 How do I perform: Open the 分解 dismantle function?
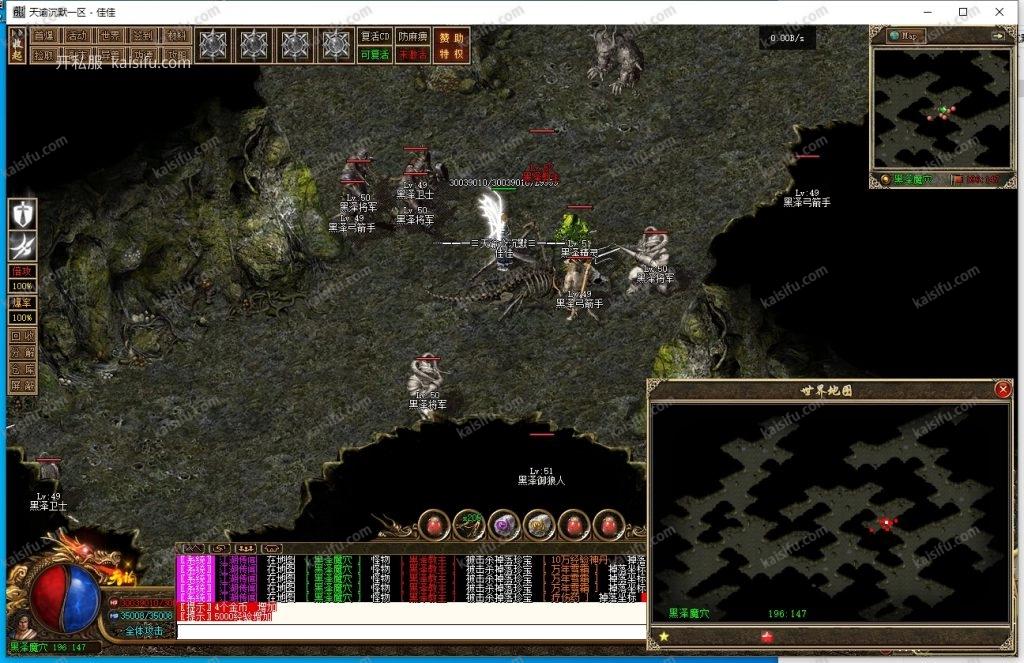tap(22, 352)
